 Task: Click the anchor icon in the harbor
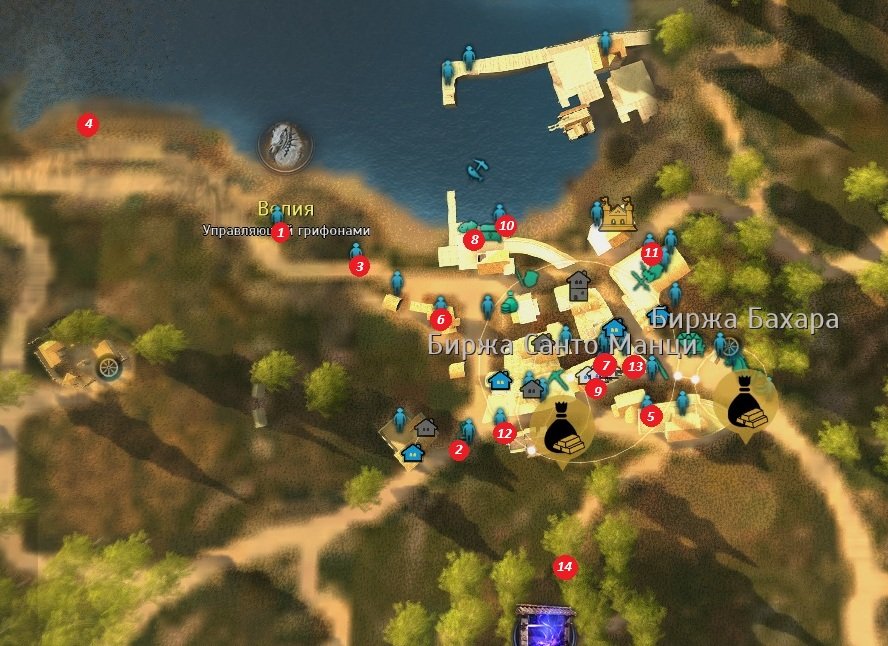(x=478, y=171)
